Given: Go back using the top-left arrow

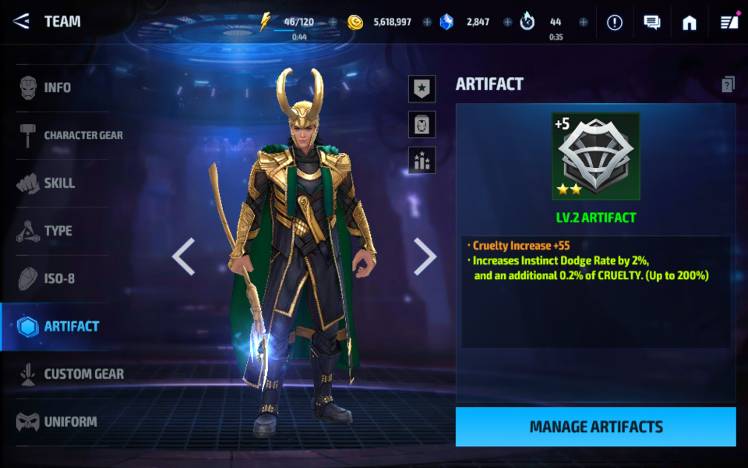Looking at the screenshot, I should click(x=21, y=21).
